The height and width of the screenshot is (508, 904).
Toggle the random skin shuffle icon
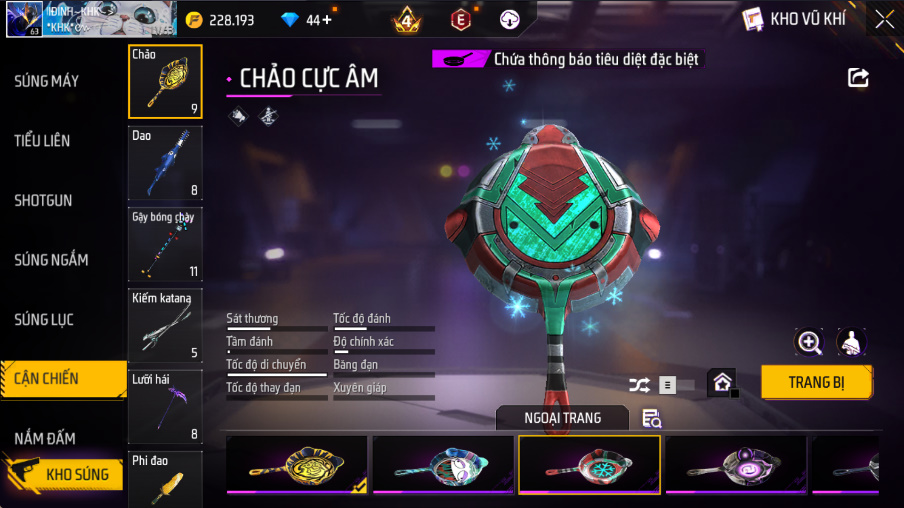pyautogui.click(x=639, y=384)
